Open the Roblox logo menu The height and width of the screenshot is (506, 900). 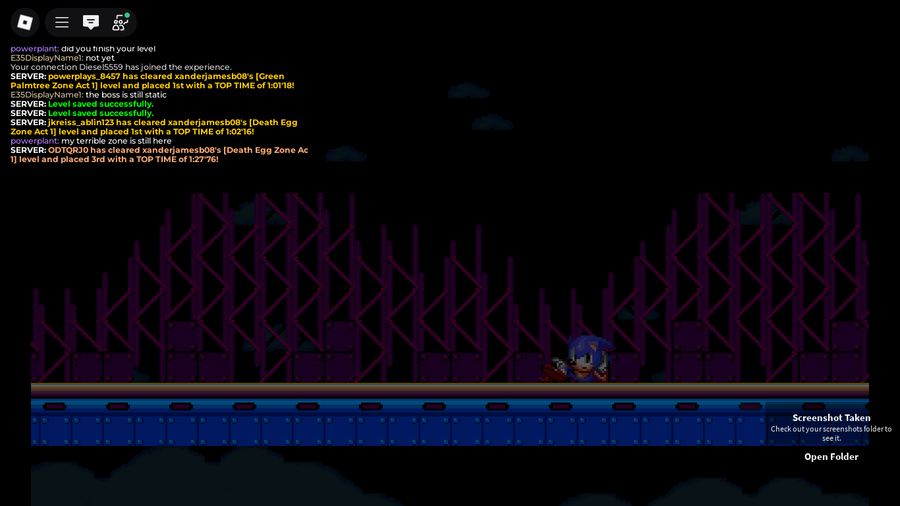point(25,22)
